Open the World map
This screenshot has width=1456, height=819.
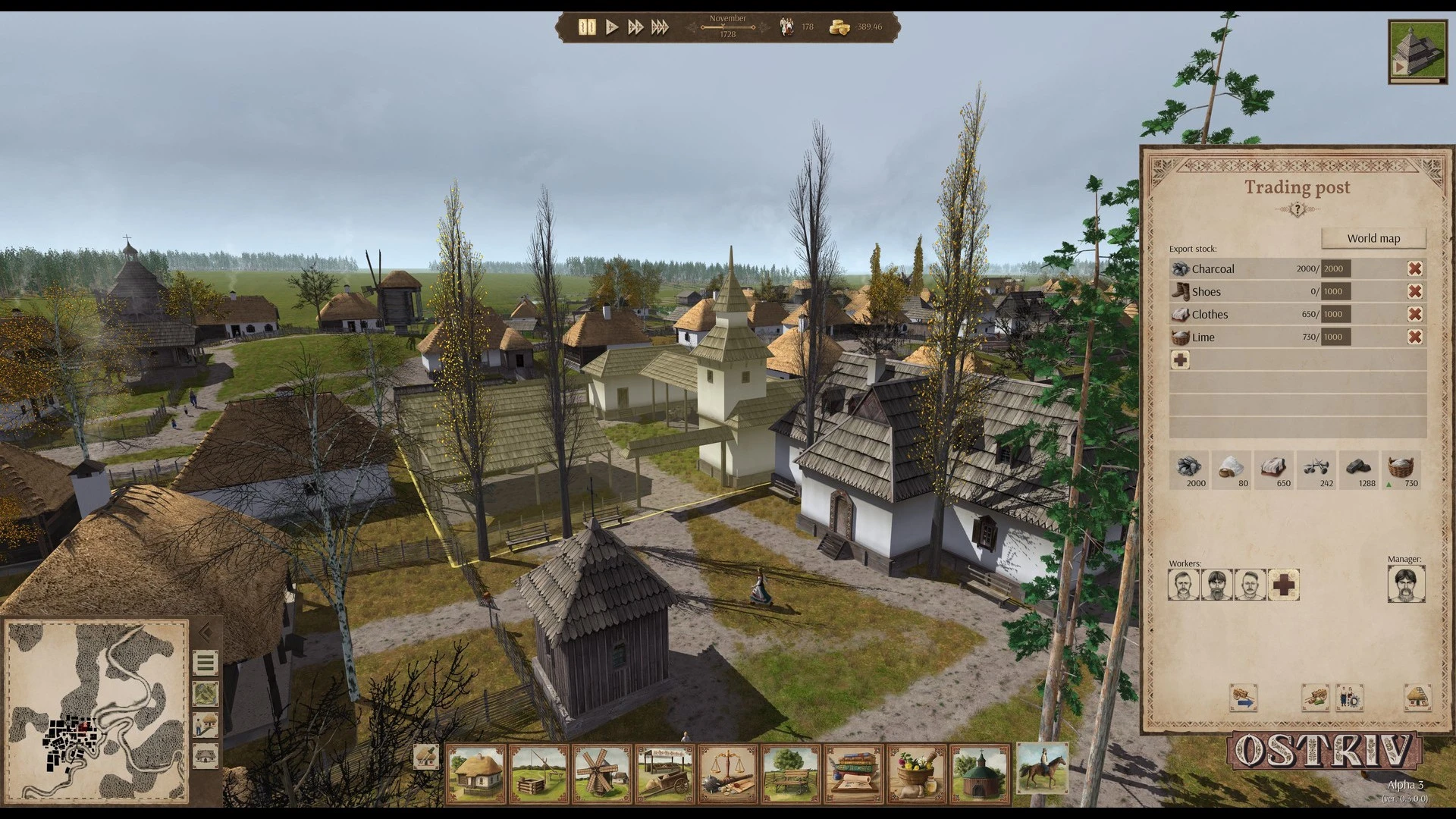click(x=1373, y=238)
